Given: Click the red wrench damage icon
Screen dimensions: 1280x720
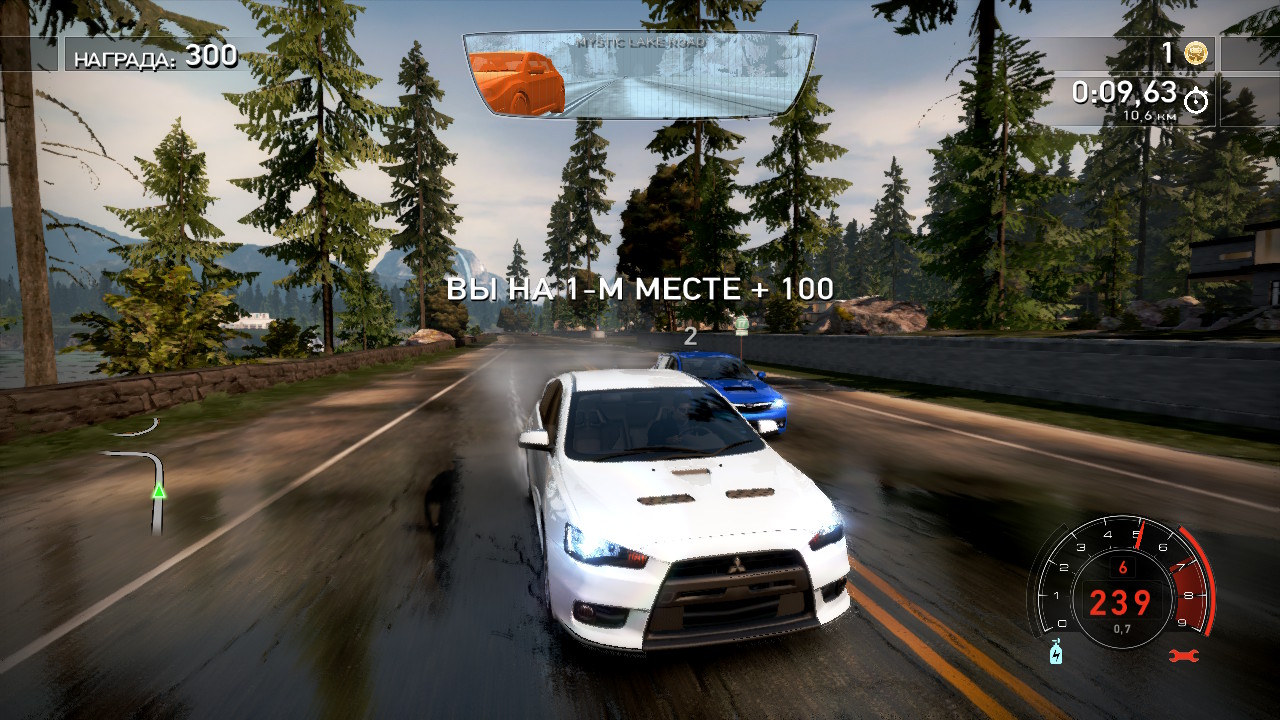Looking at the screenshot, I should (1180, 656).
